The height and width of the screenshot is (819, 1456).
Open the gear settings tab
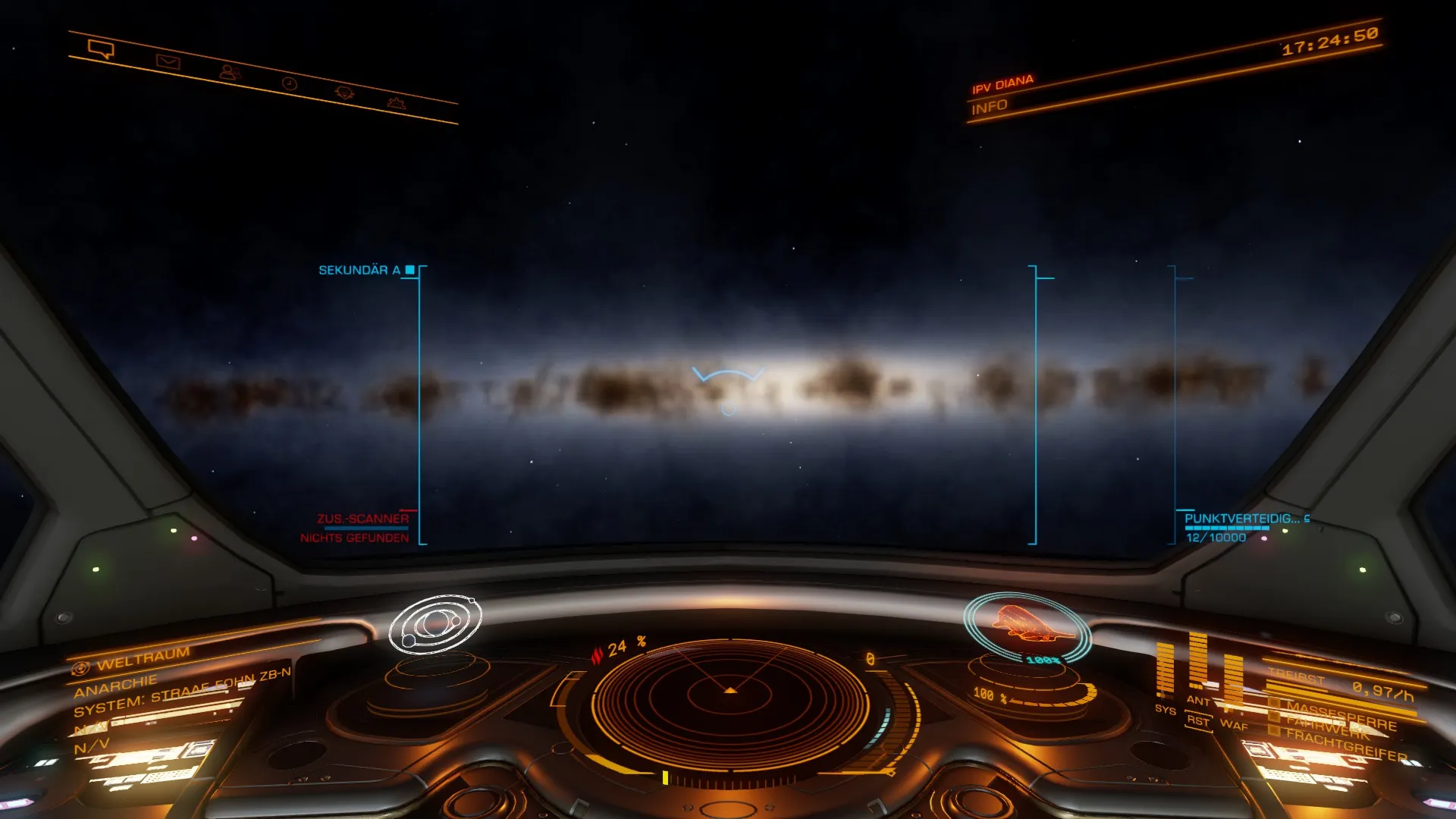tap(397, 102)
